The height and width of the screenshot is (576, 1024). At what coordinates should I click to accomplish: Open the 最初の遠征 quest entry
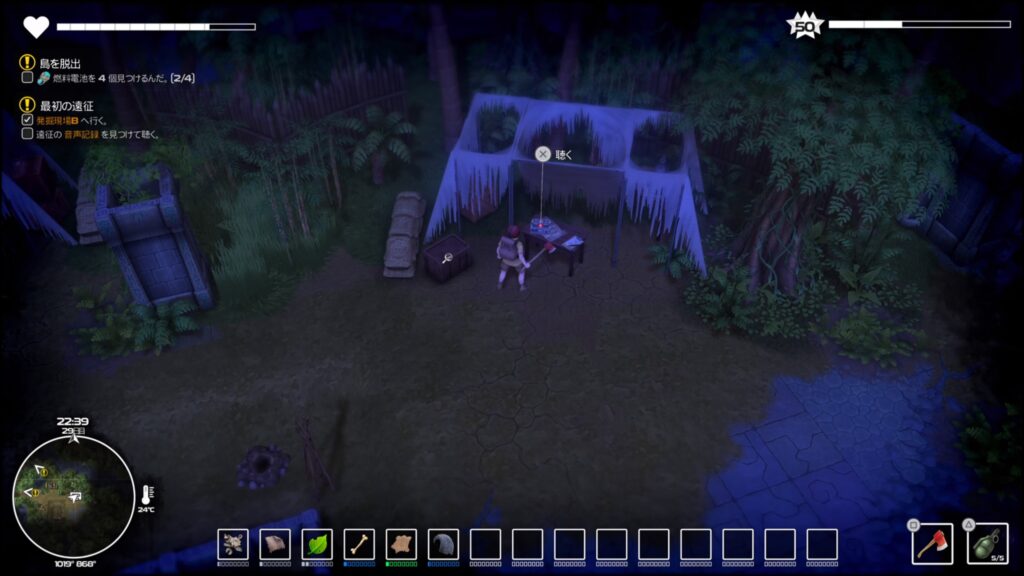(66, 105)
